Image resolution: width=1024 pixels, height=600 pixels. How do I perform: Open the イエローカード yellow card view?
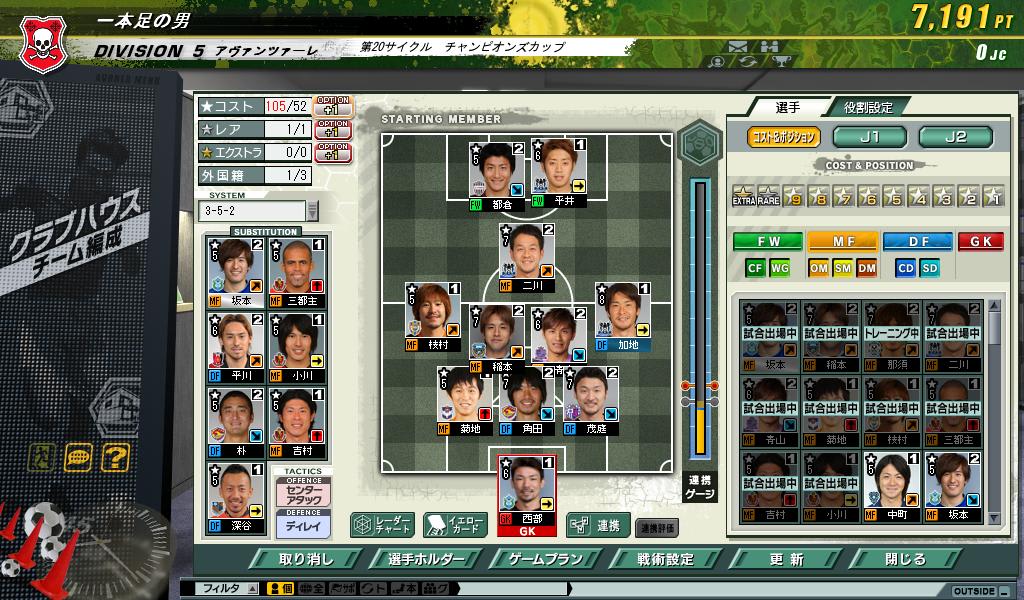(455, 524)
